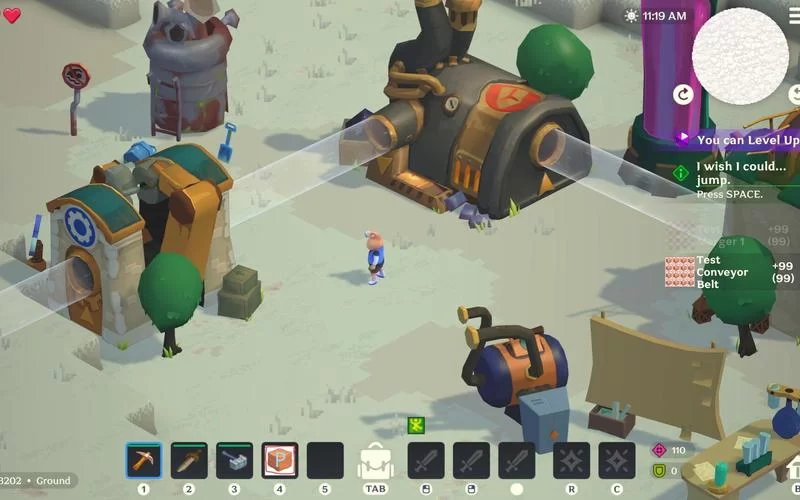Select the hammer in hotbar slot 3
The image size is (800, 500).
click(x=234, y=460)
